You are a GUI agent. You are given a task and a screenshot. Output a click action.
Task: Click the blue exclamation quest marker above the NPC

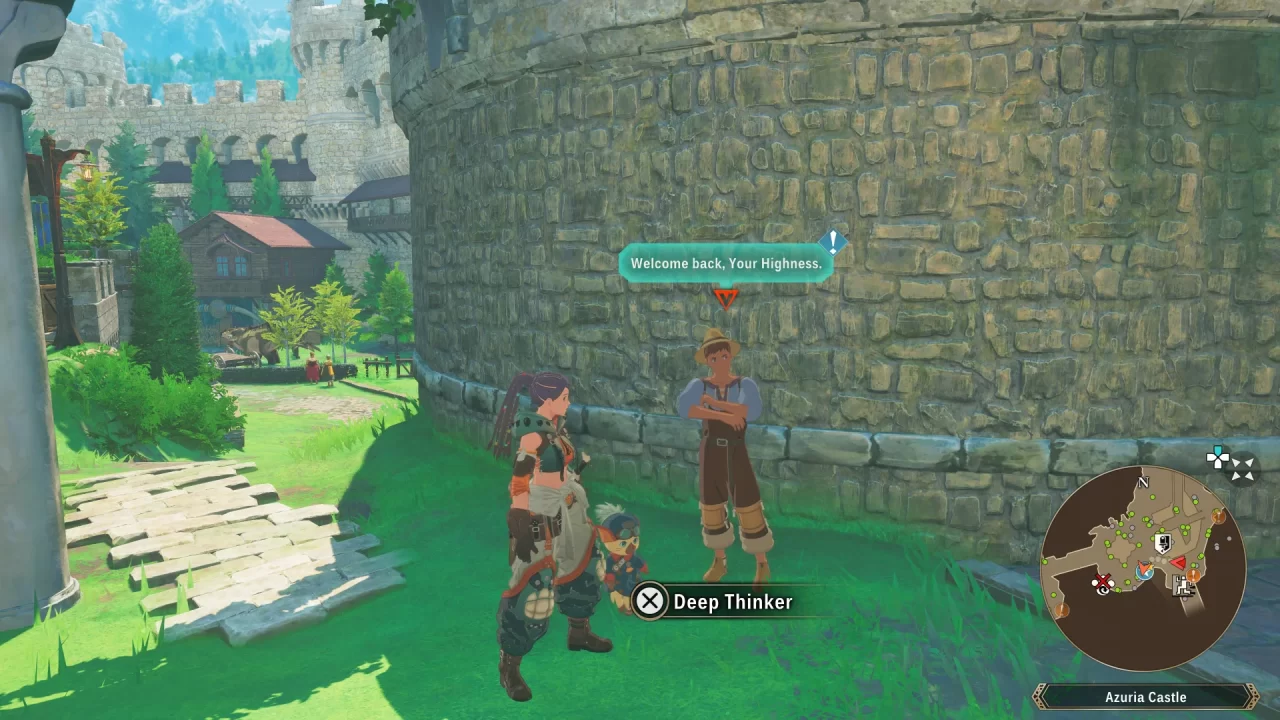coord(833,243)
